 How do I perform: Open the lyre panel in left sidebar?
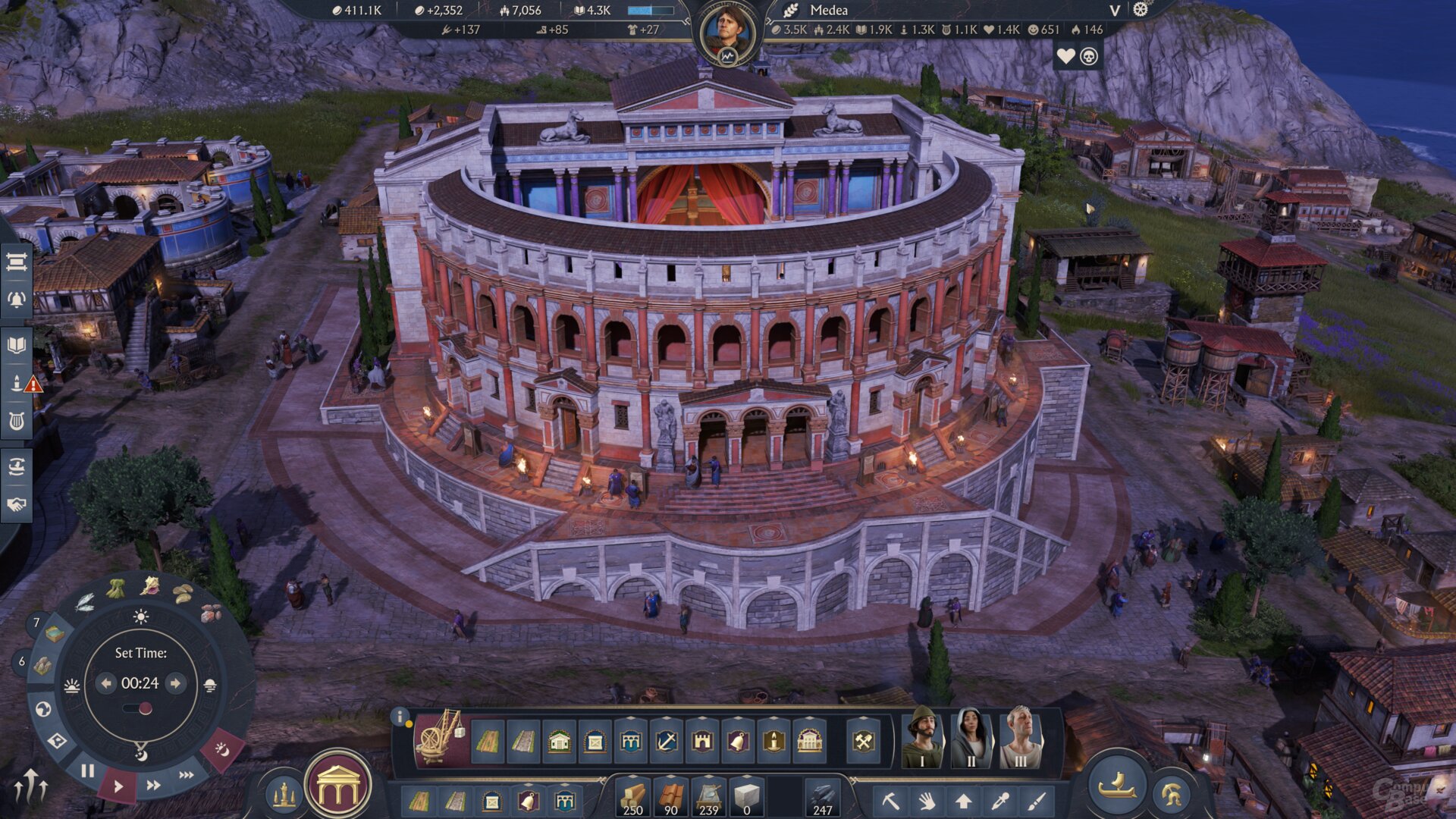pyautogui.click(x=17, y=421)
